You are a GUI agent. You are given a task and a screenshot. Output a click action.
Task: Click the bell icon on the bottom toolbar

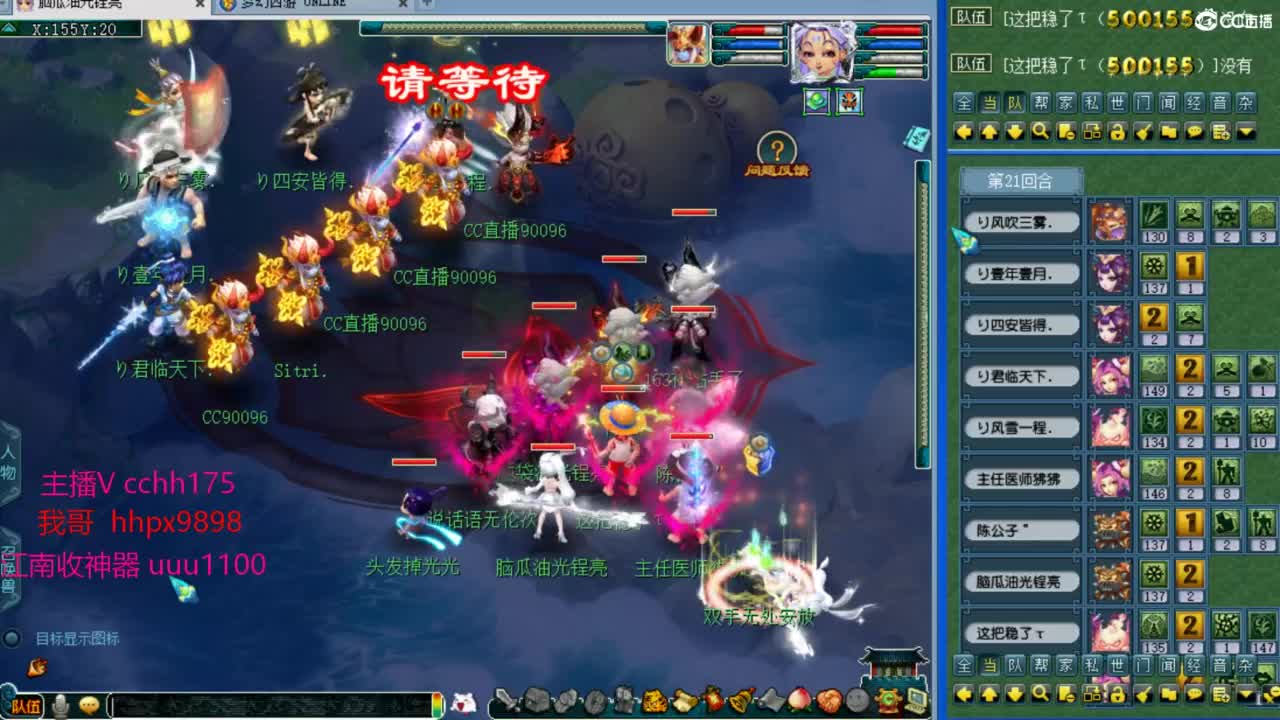[x=739, y=701]
